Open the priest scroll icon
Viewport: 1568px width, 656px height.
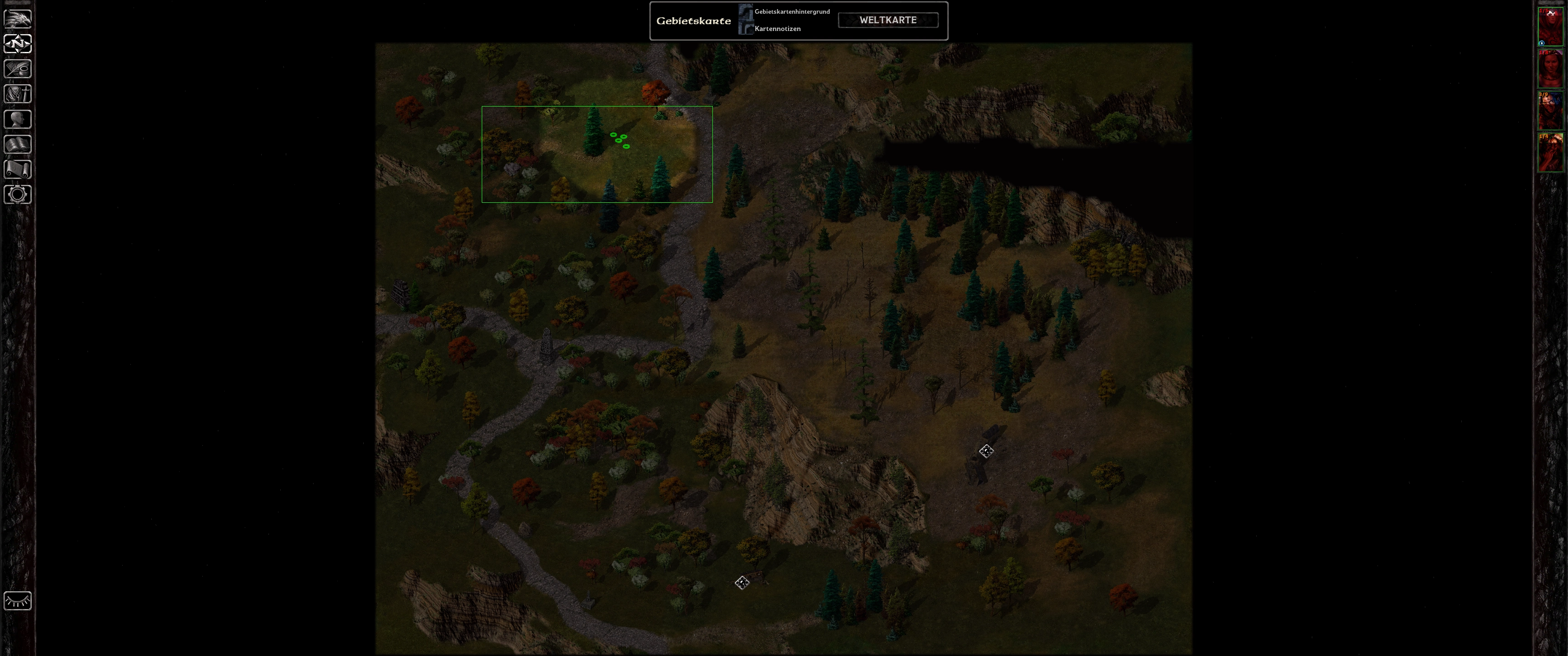(x=18, y=169)
